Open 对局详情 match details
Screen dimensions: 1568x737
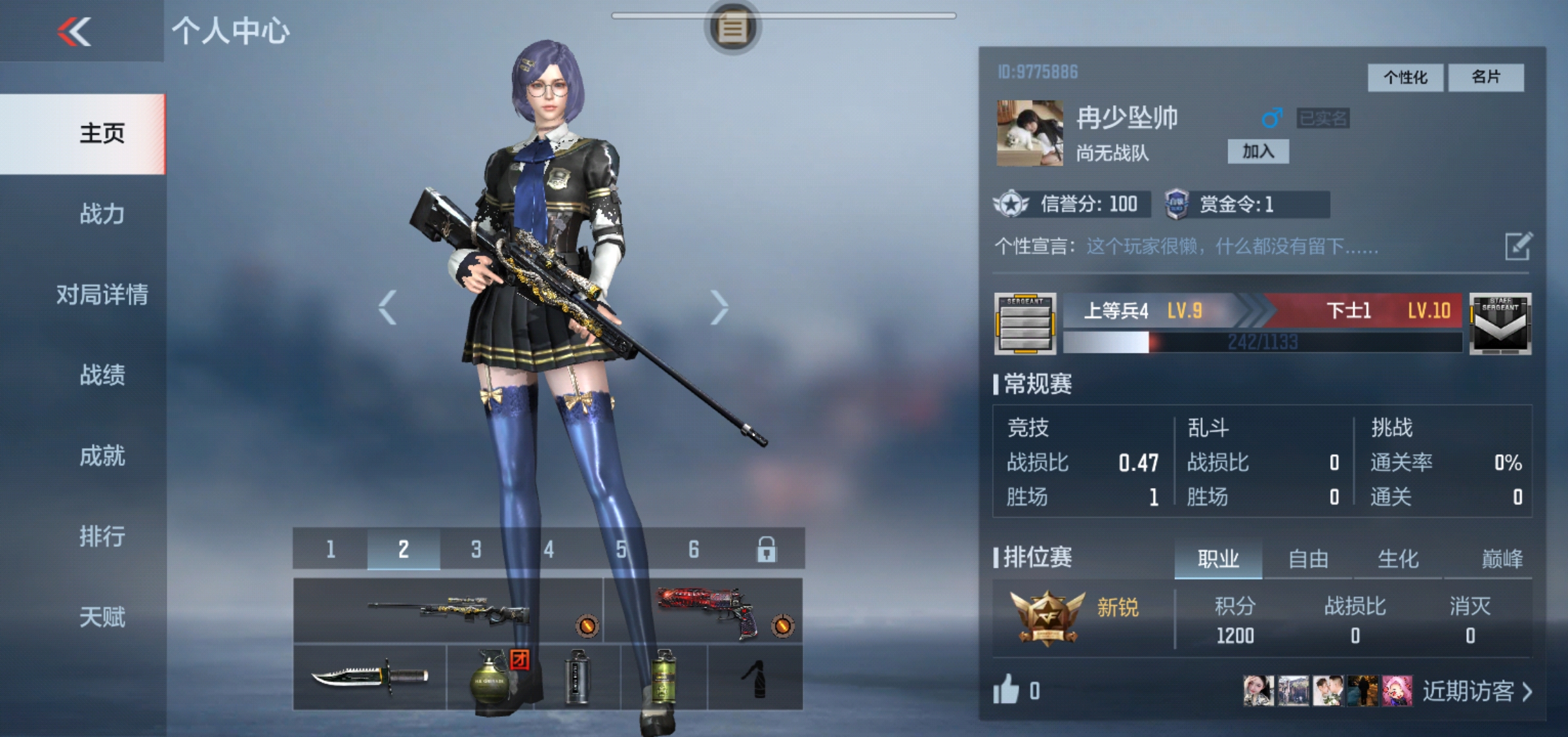coord(102,295)
